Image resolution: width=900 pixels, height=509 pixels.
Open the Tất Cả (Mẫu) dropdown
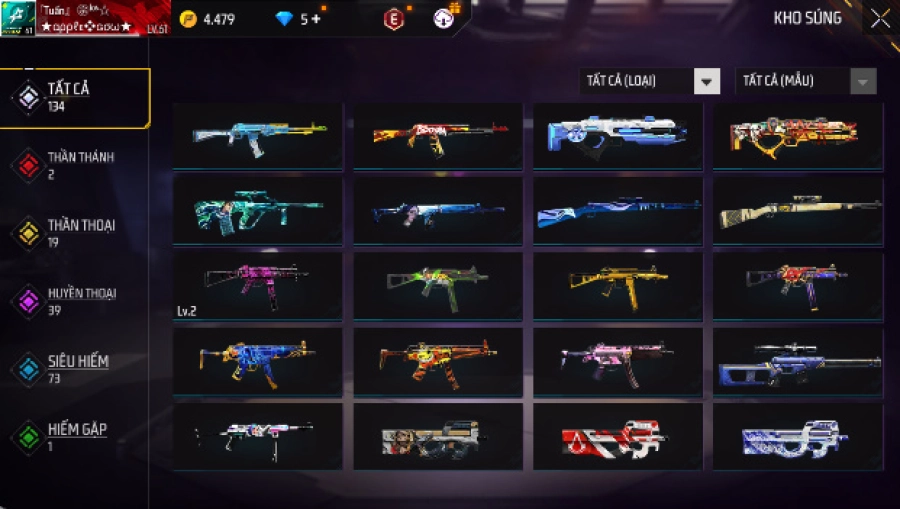[x=805, y=81]
